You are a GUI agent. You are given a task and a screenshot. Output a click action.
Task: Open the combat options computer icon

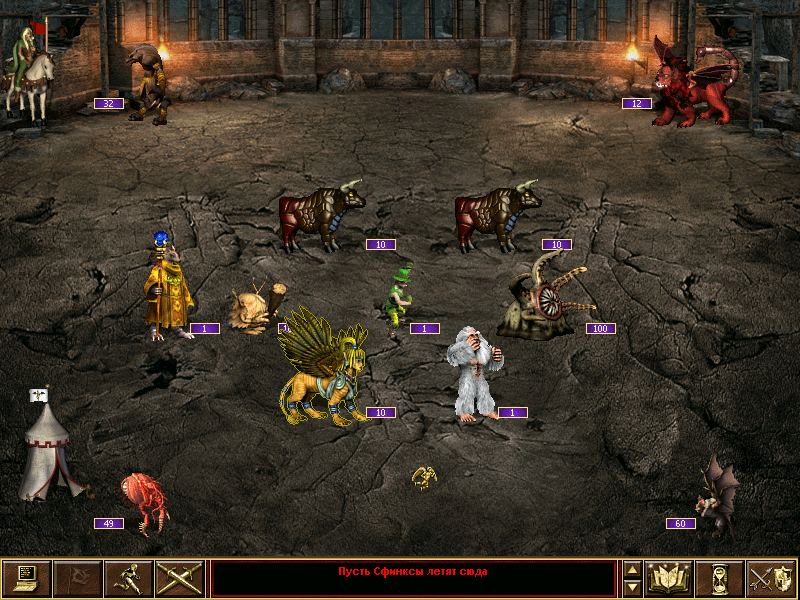click(26, 579)
